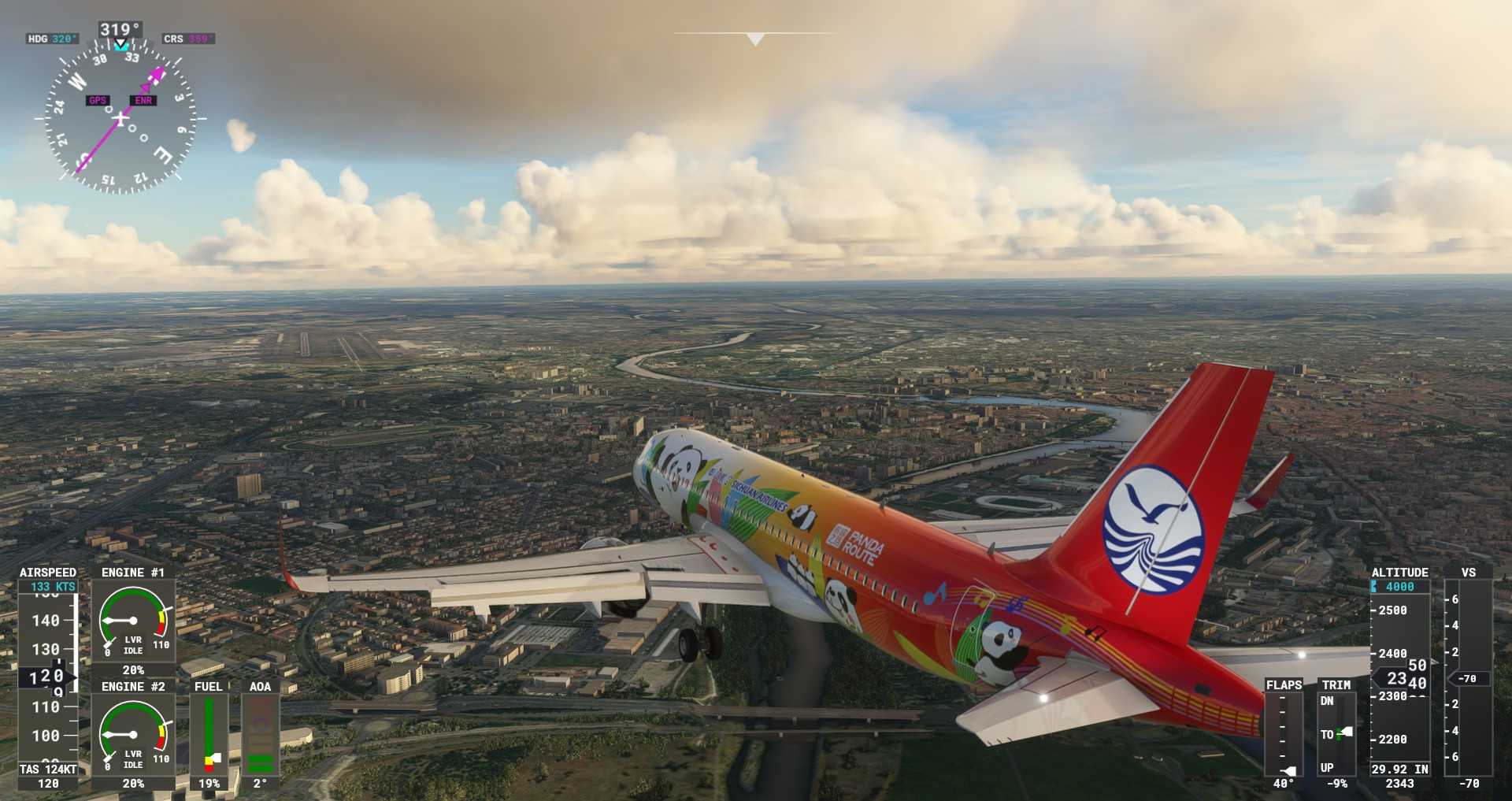Click the altitude tape
The image size is (1512, 801).
coord(1399,677)
